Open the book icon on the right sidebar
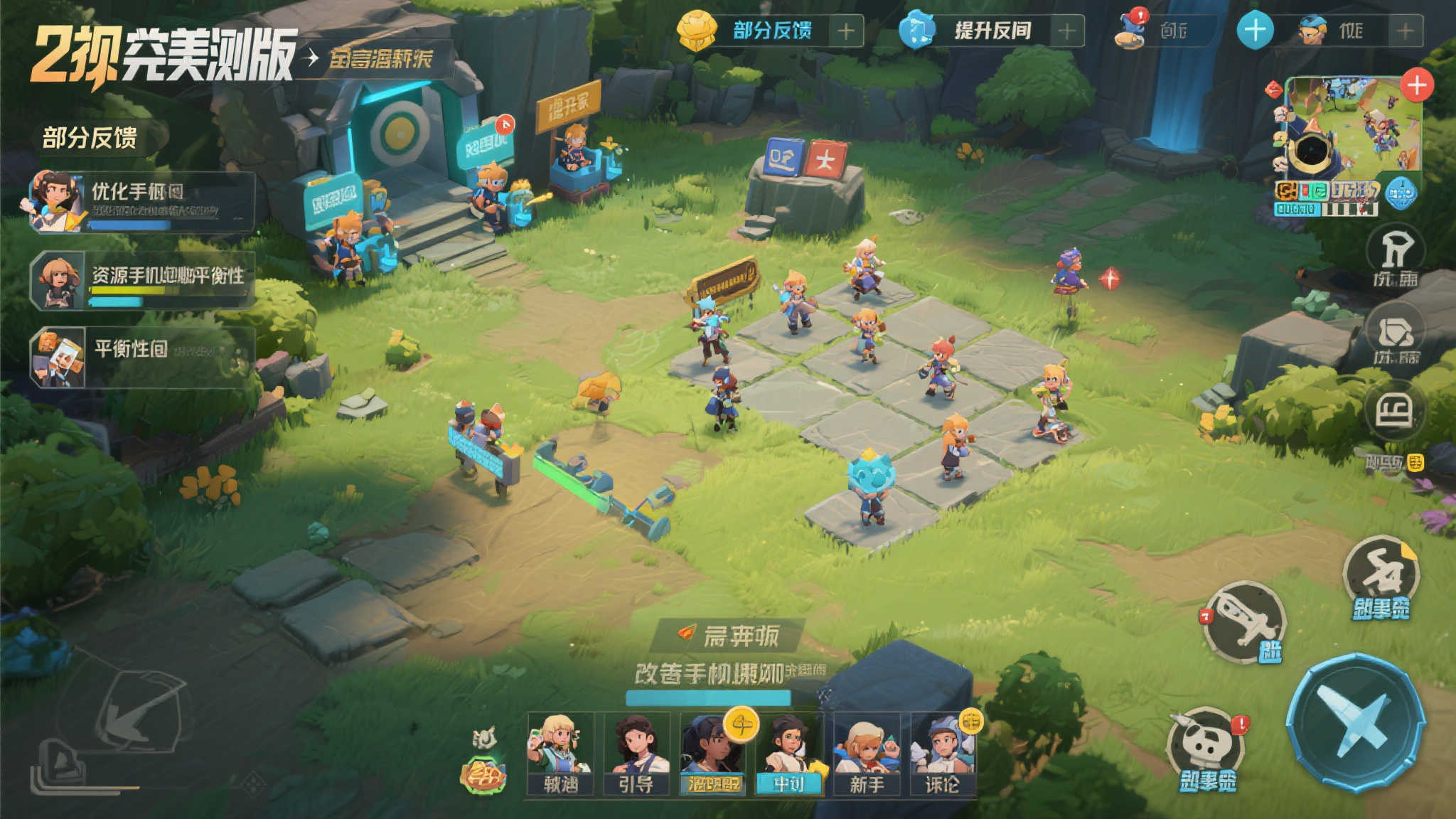Image resolution: width=1456 pixels, height=819 pixels. coord(1394,411)
